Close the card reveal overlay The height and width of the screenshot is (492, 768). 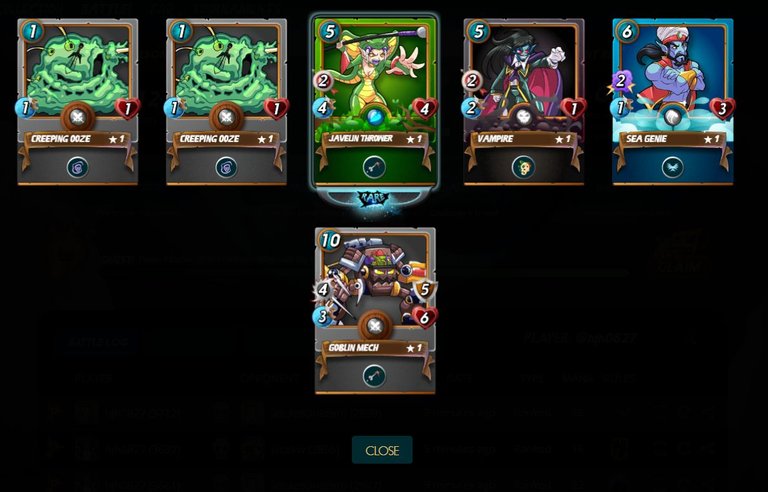pos(382,450)
